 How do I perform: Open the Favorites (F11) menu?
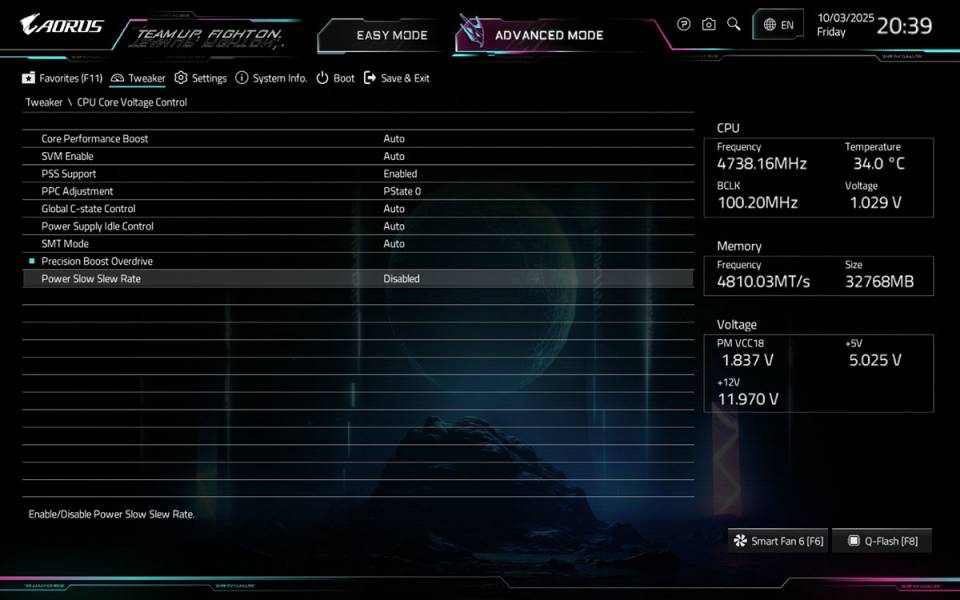pos(62,78)
